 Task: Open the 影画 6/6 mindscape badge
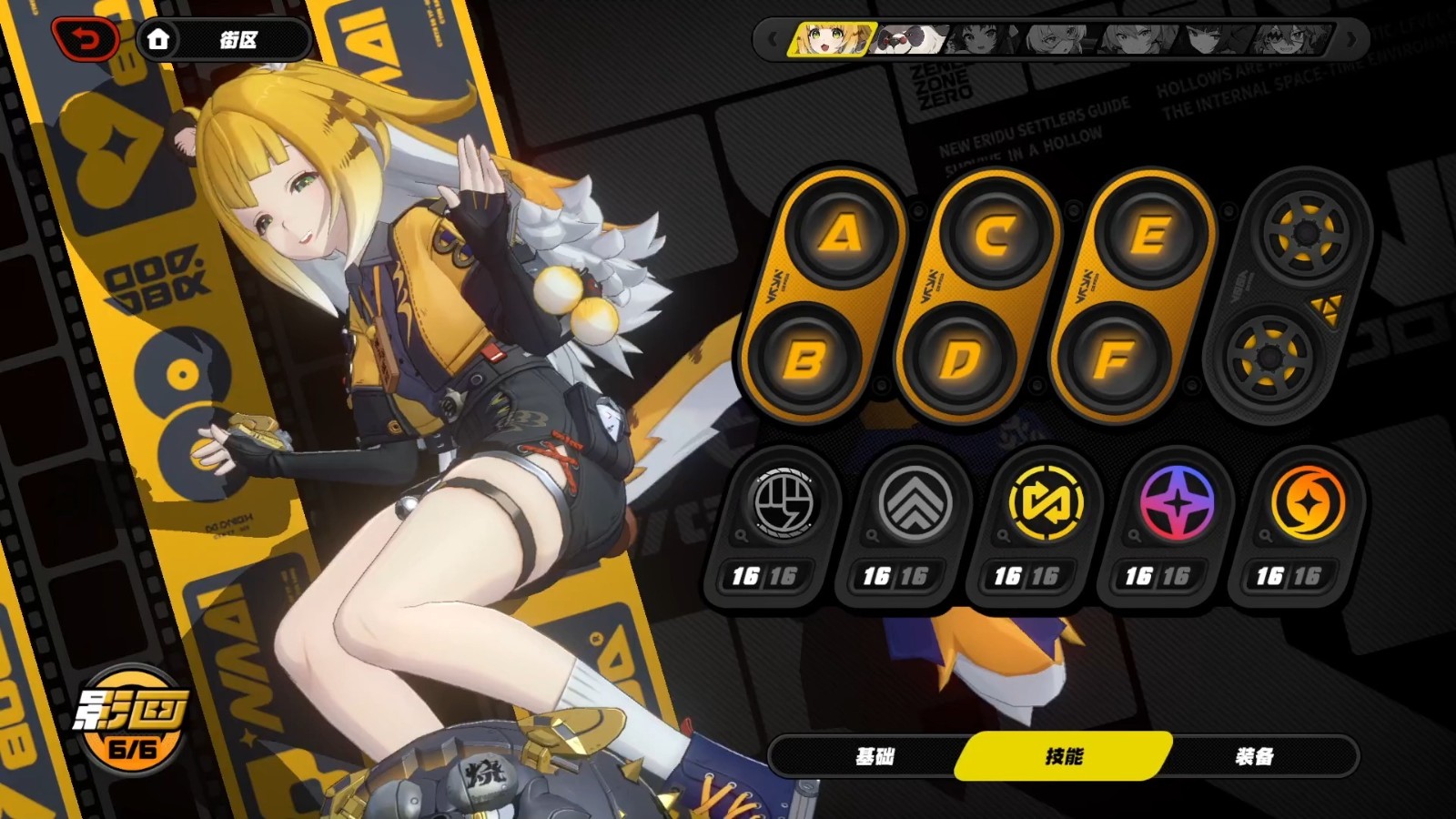131,719
